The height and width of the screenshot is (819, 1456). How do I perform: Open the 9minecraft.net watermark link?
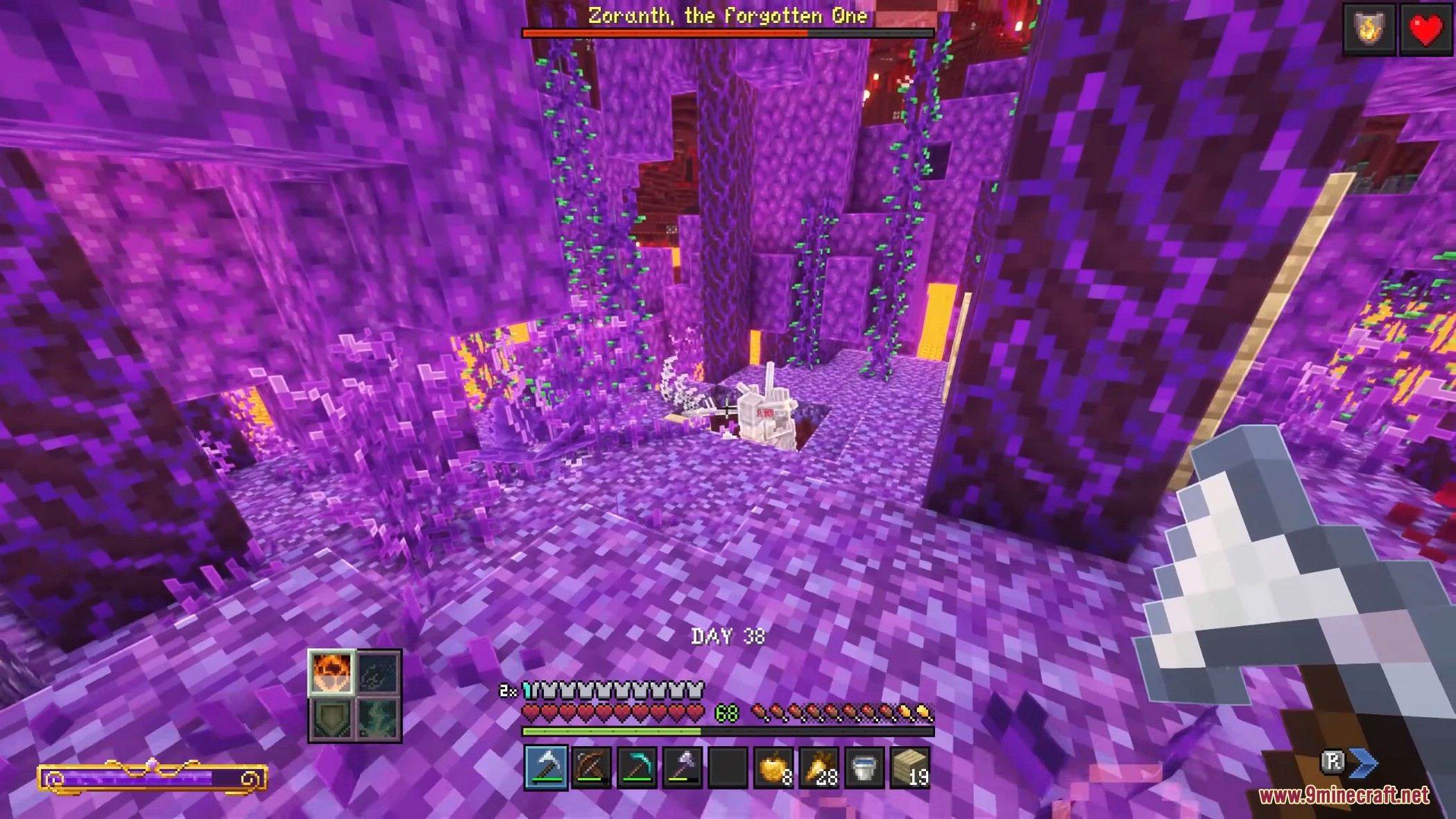click(x=1344, y=795)
